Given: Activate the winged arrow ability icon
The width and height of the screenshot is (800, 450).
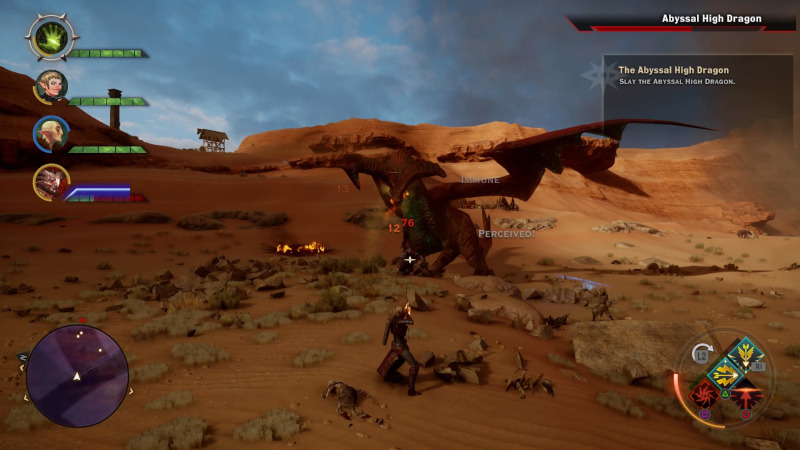Looking at the screenshot, I should click(746, 354).
